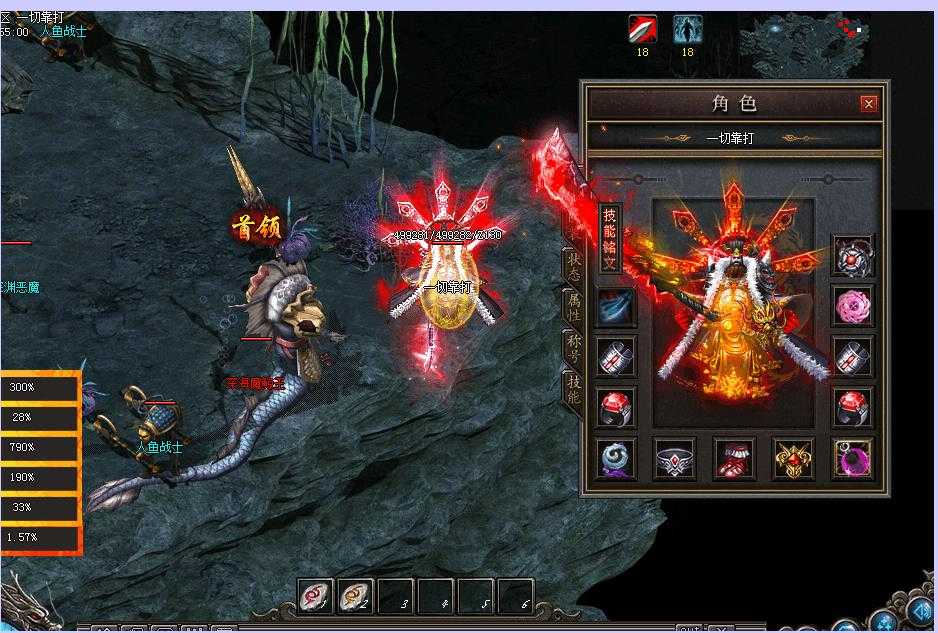Use the orange rune stone in hotbar slot 2
Image resolution: width=938 pixels, height=633 pixels.
click(356, 596)
